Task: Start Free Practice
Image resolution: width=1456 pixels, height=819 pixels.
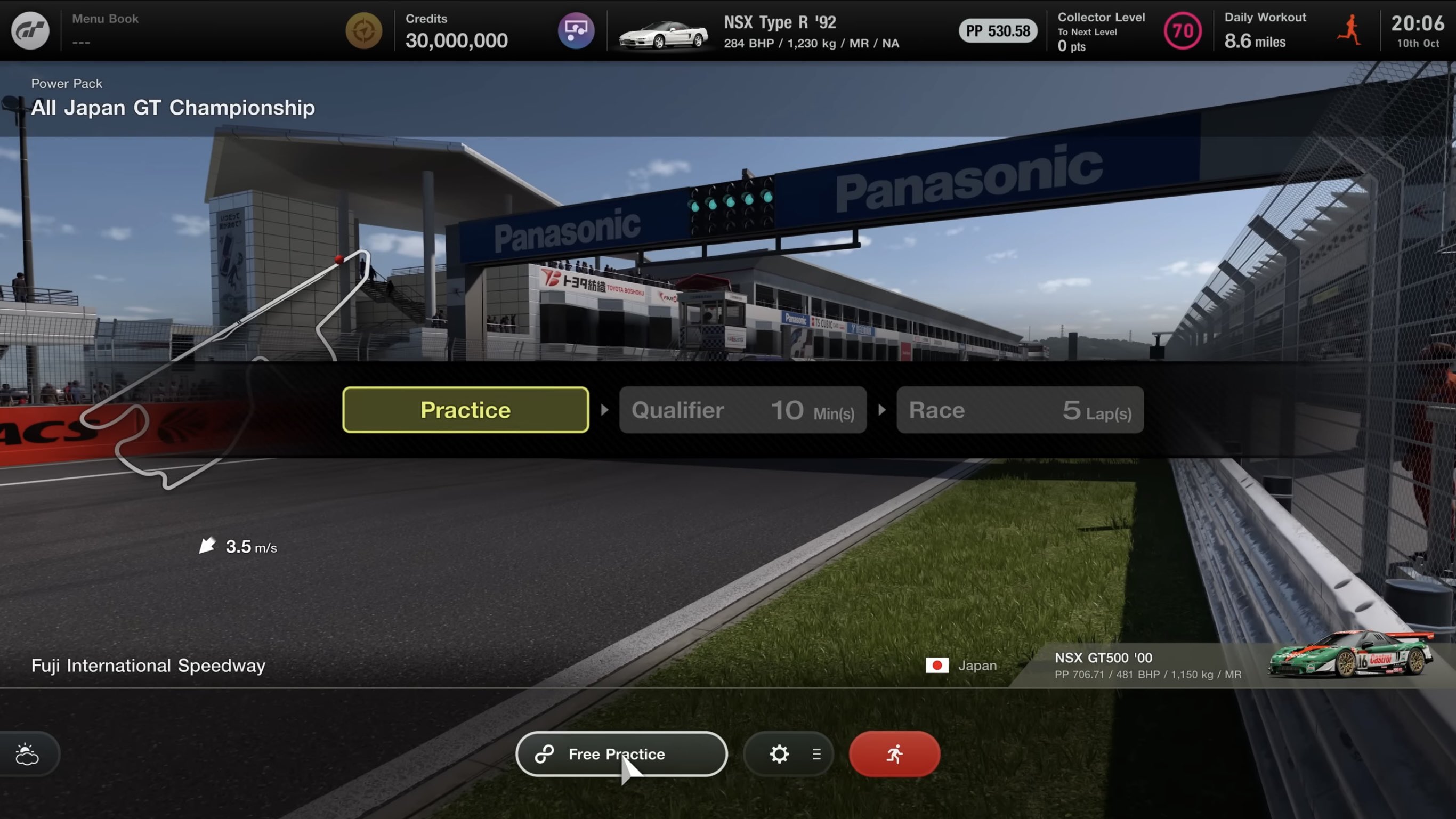Action: point(620,753)
